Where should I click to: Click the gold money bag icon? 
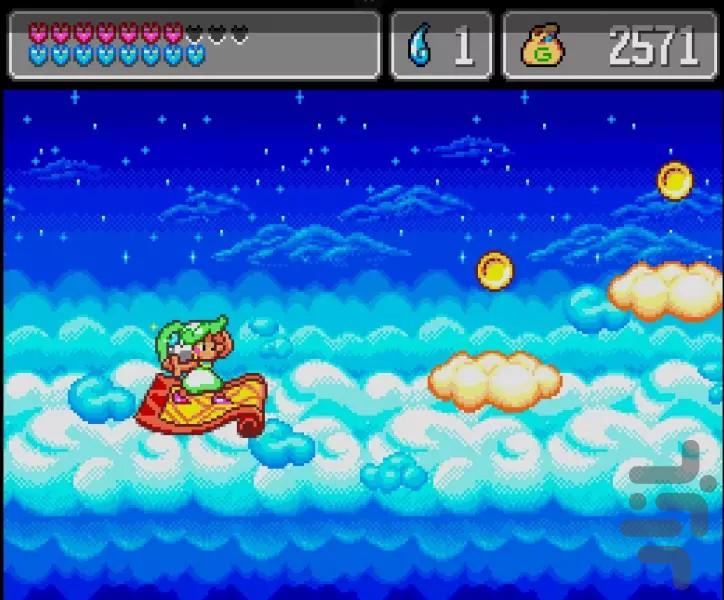click(542, 46)
